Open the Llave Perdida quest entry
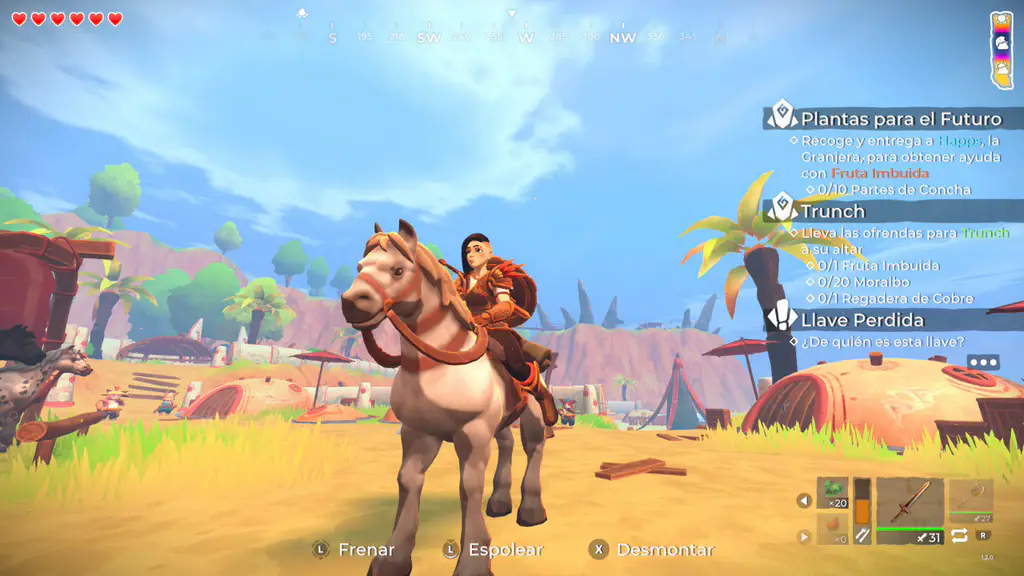 tap(860, 320)
